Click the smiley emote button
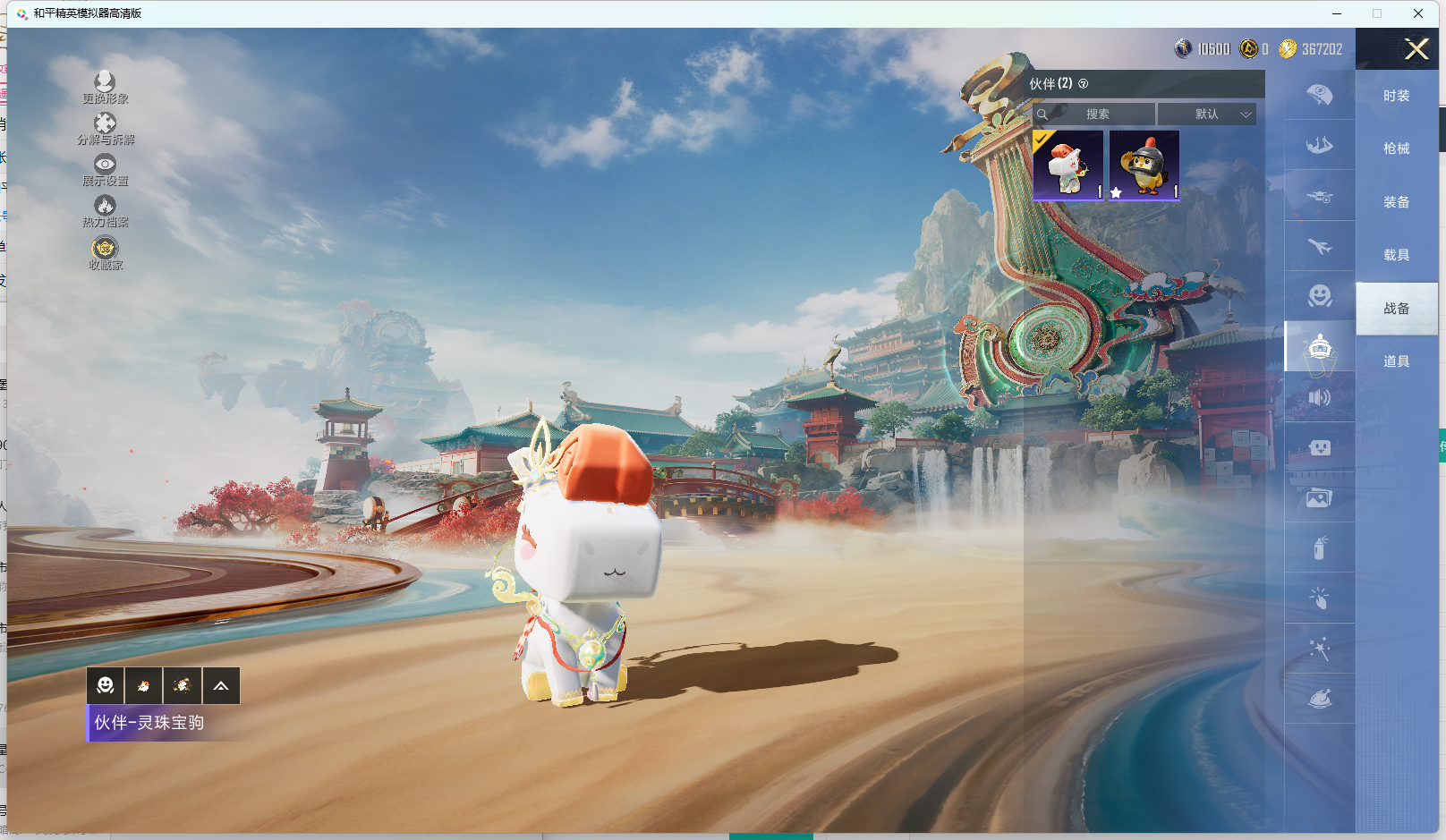Image resolution: width=1446 pixels, height=840 pixels. tap(106, 686)
